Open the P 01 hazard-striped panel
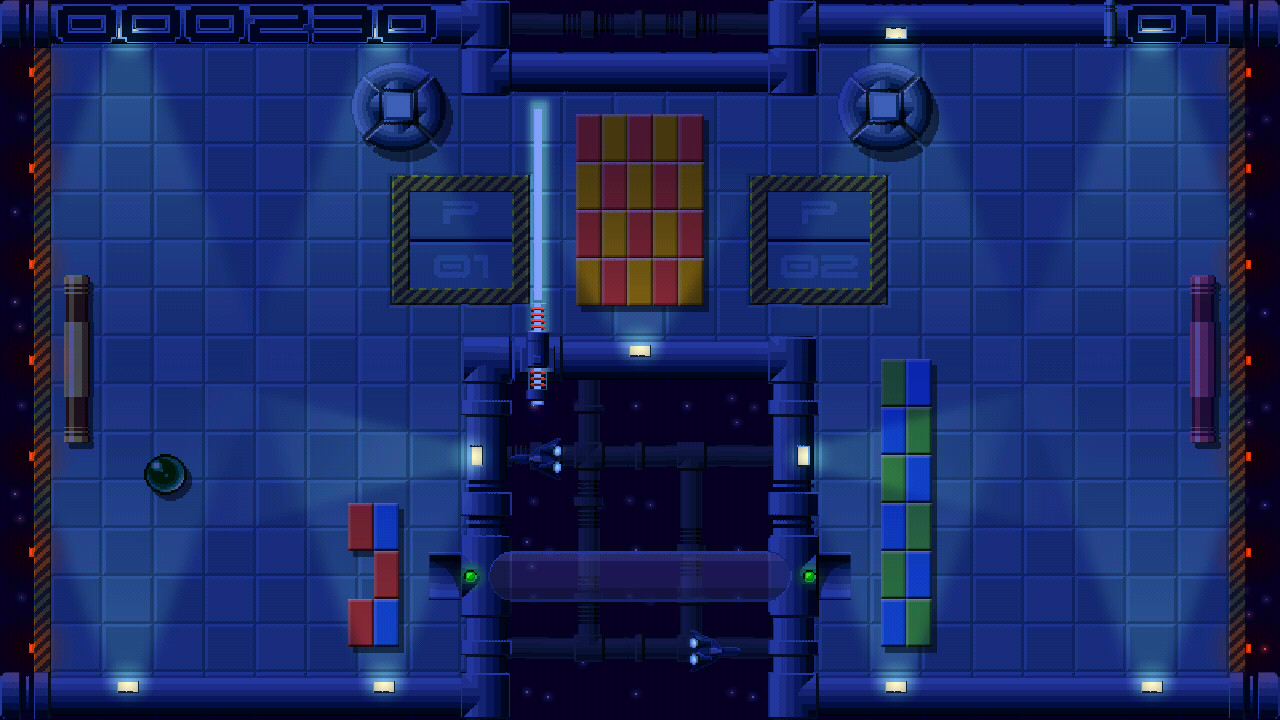This screenshot has height=720, width=1280. pyautogui.click(x=459, y=238)
